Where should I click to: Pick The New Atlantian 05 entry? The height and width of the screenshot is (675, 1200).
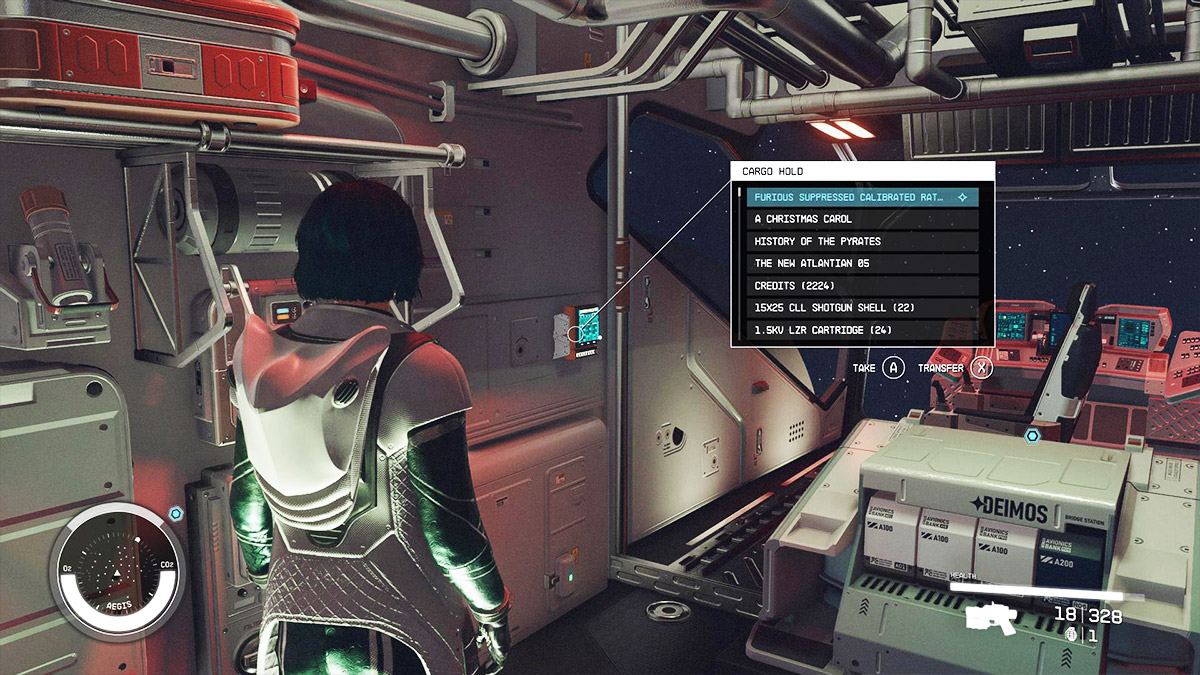pyautogui.click(x=861, y=263)
